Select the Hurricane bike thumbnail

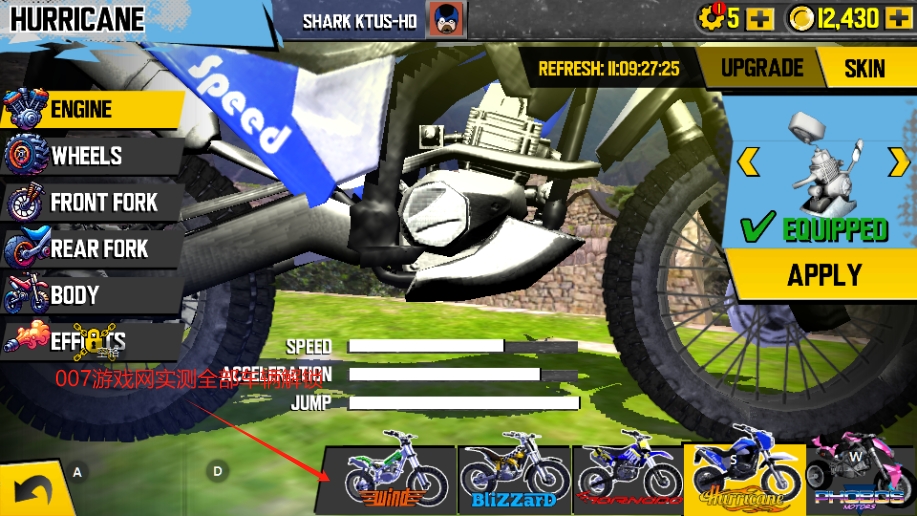[744, 473]
